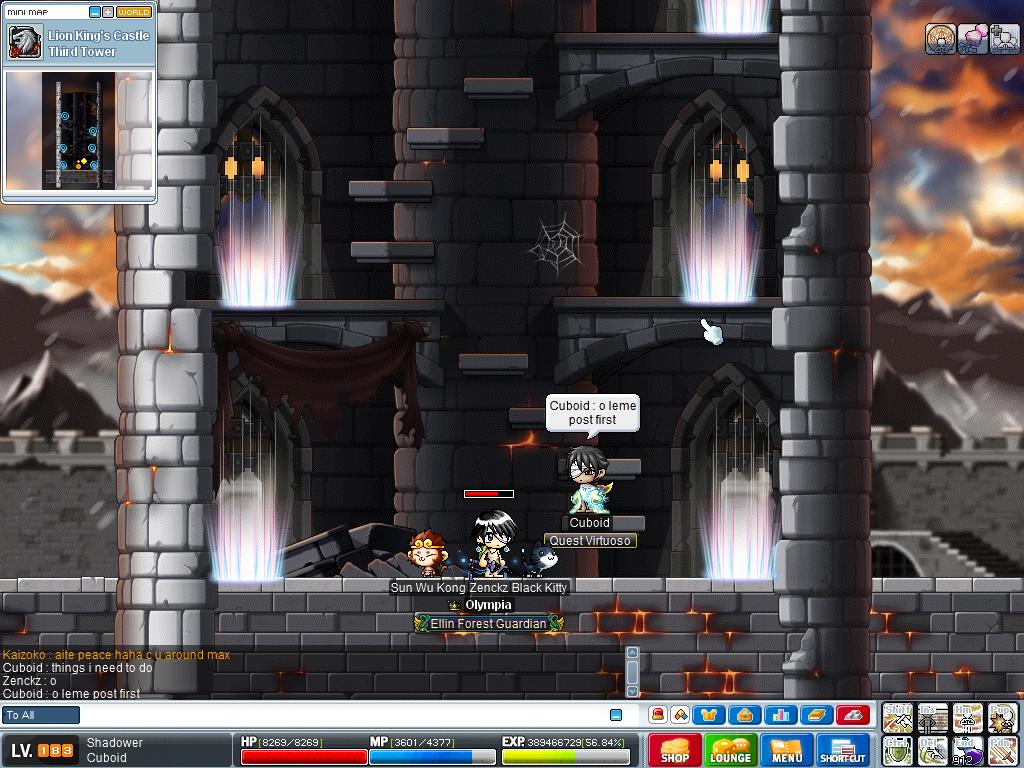
Task: Use the potion in End hotkey slot
Action: 967,750
